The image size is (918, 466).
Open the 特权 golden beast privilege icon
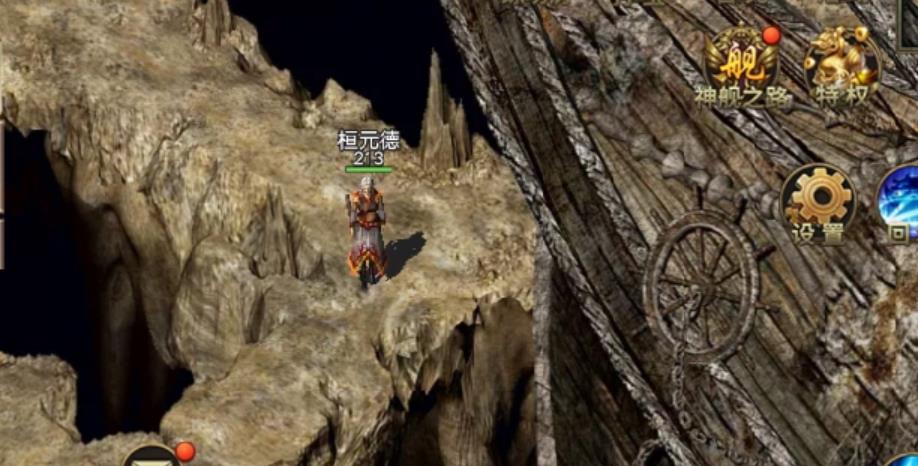[x=842, y=65]
